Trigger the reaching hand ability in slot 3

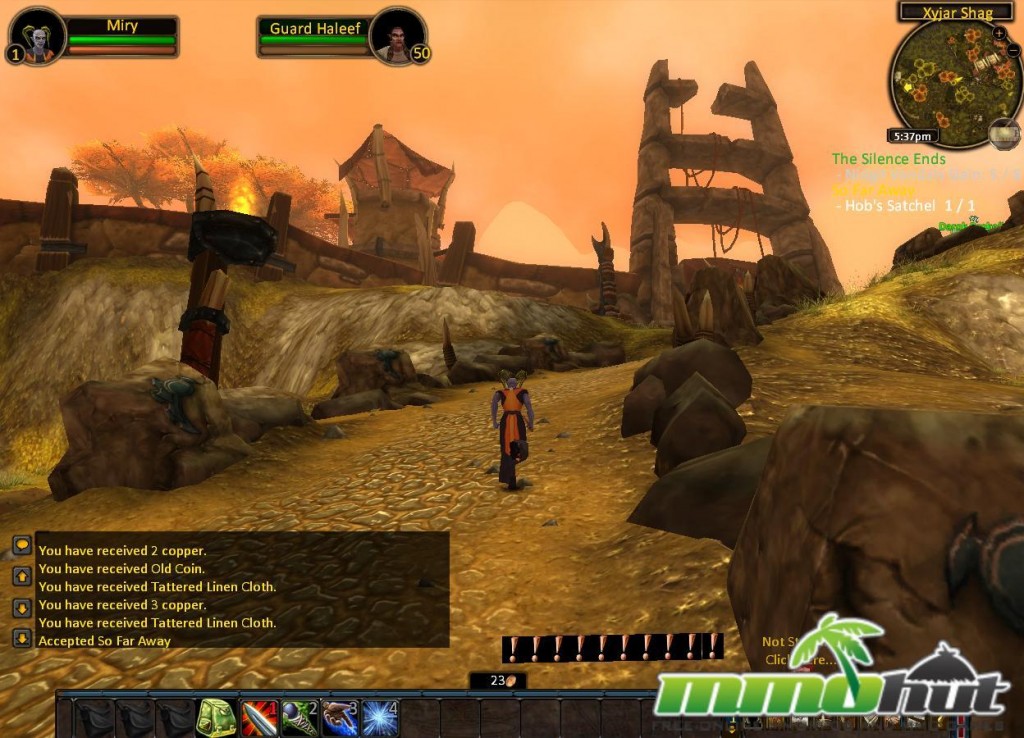(339, 717)
